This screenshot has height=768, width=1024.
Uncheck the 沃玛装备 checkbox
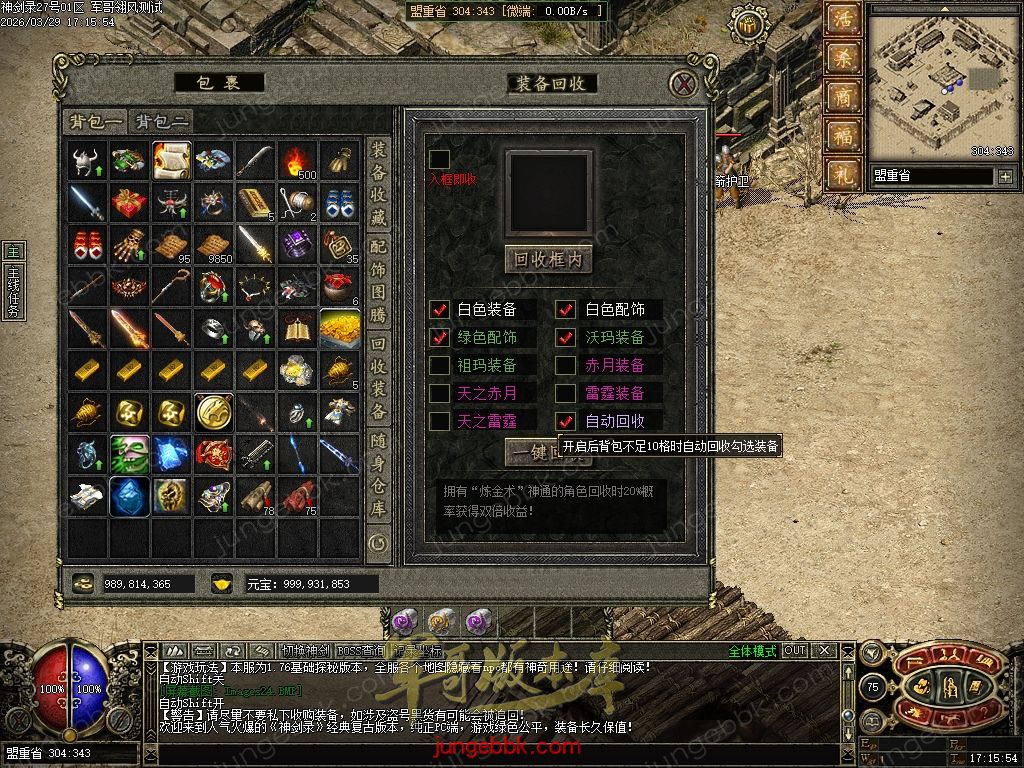click(x=566, y=338)
